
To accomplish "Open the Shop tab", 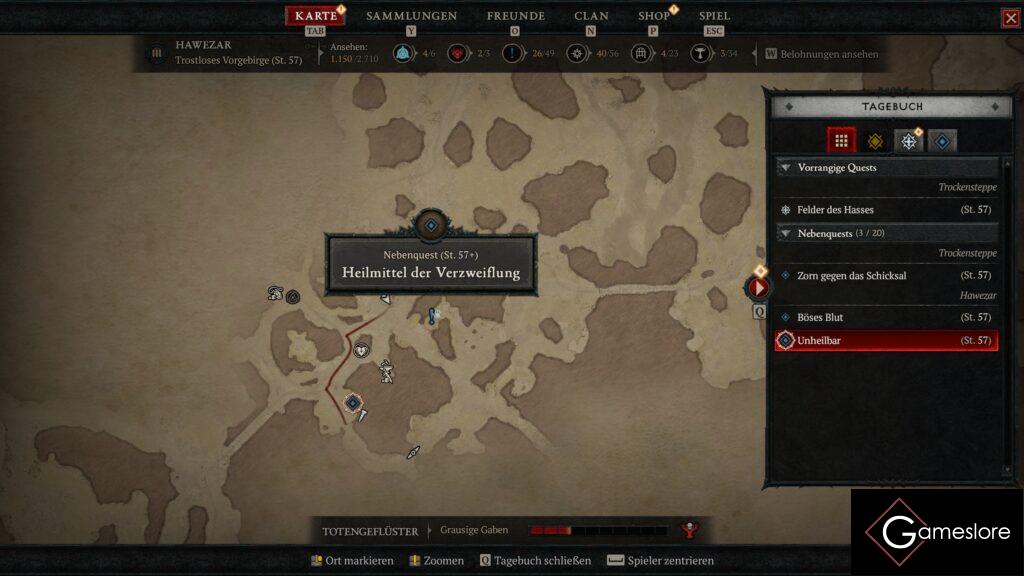I will tap(654, 16).
